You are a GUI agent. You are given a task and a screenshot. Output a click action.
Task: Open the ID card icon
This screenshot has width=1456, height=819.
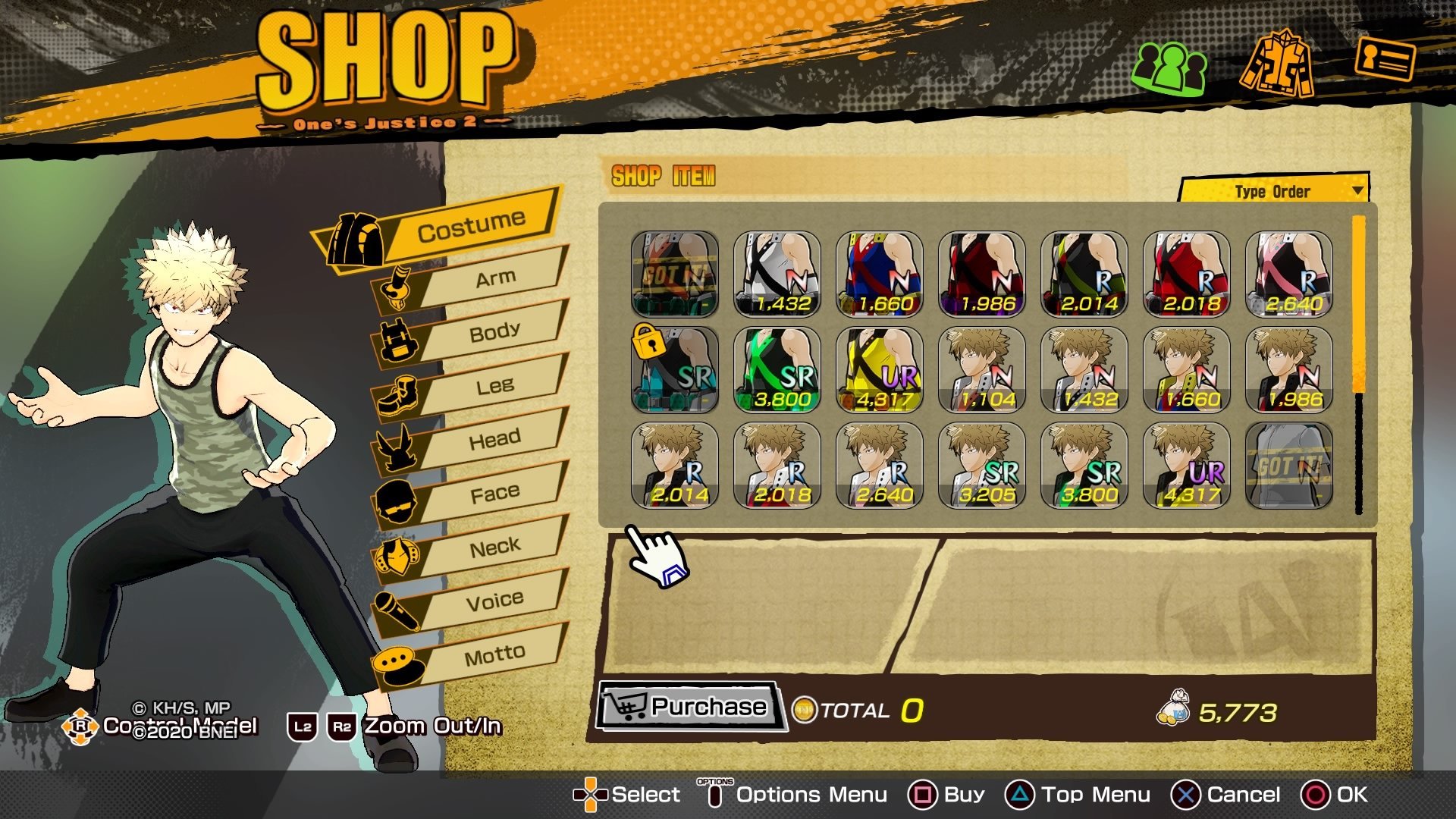[1385, 59]
